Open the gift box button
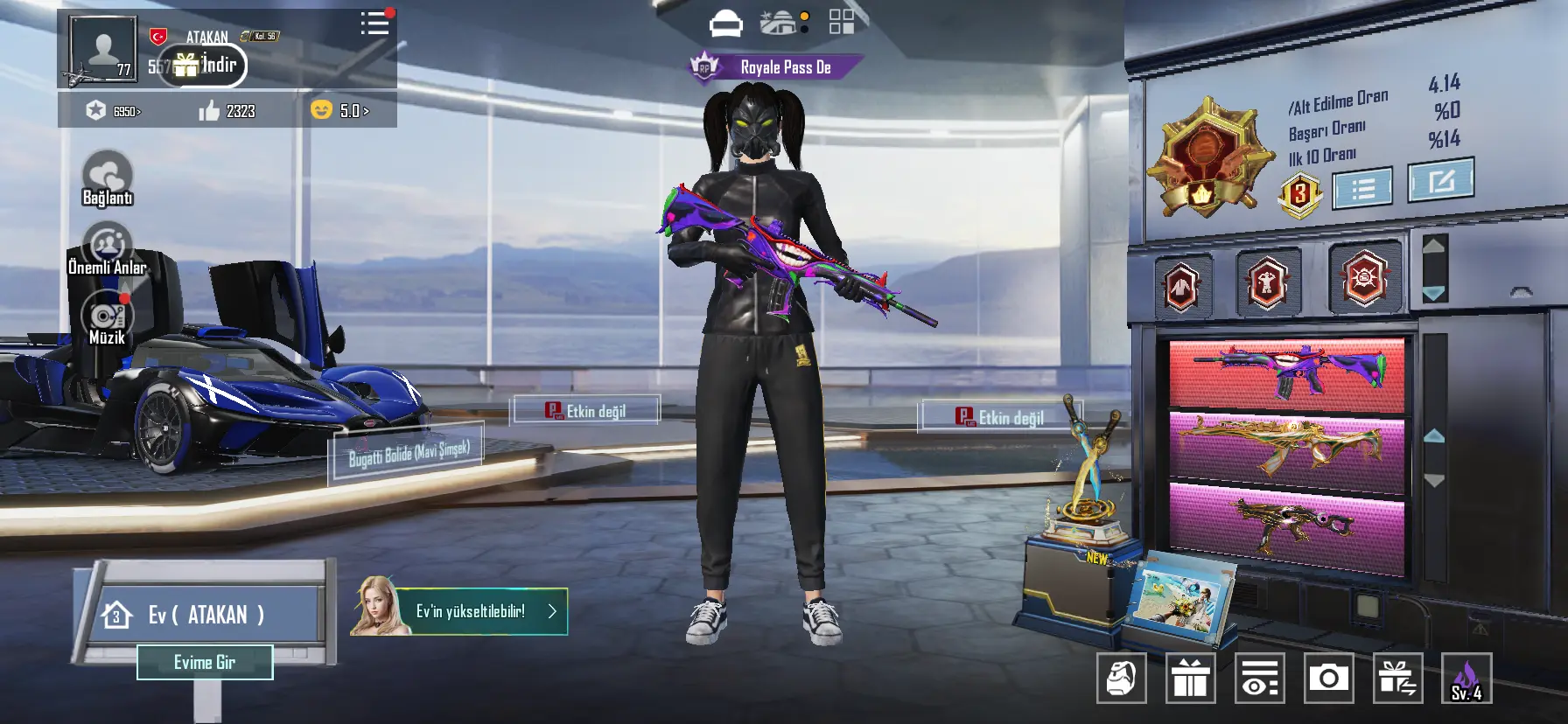1568x724 pixels. click(1190, 678)
